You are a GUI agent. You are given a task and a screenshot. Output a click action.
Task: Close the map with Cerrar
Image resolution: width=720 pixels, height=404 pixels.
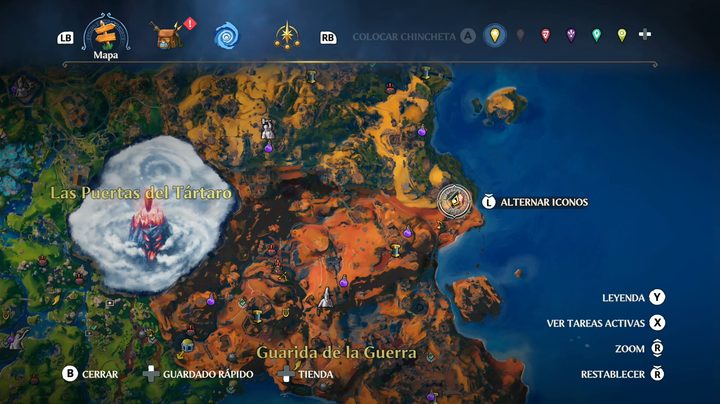[x=70, y=374]
